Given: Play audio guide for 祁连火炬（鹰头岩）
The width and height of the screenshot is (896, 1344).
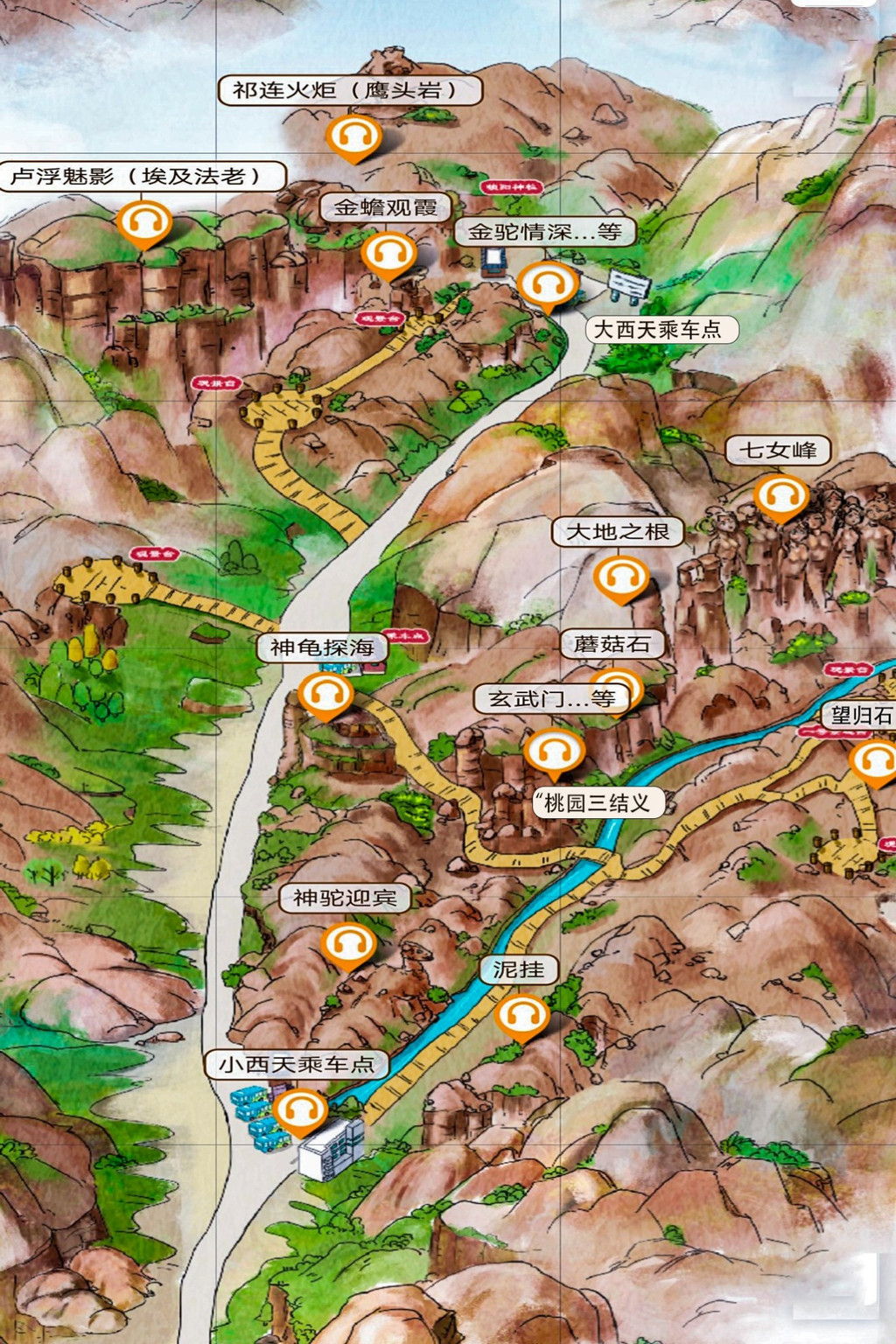Looking at the screenshot, I should [x=353, y=136].
